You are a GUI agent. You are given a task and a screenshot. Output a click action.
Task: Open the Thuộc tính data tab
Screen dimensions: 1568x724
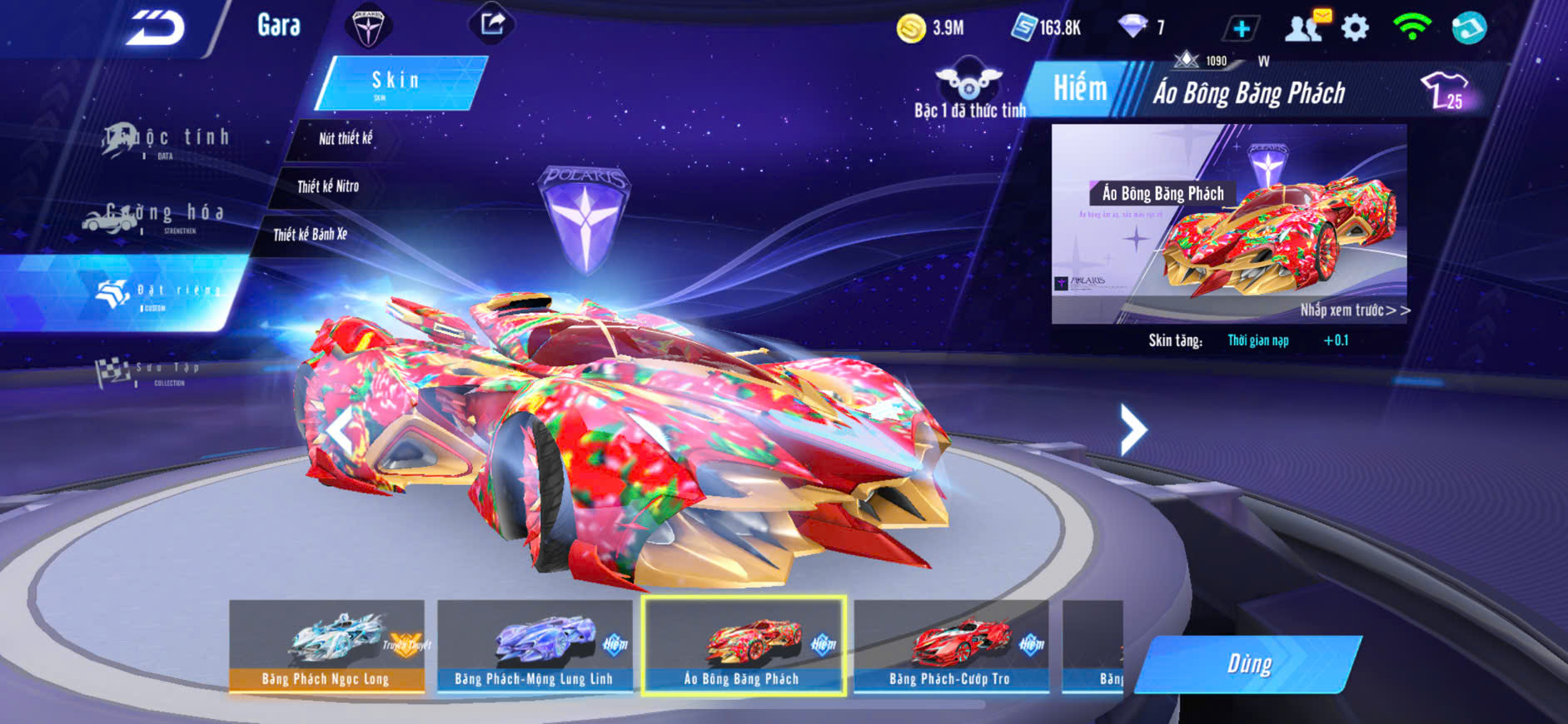click(x=167, y=141)
